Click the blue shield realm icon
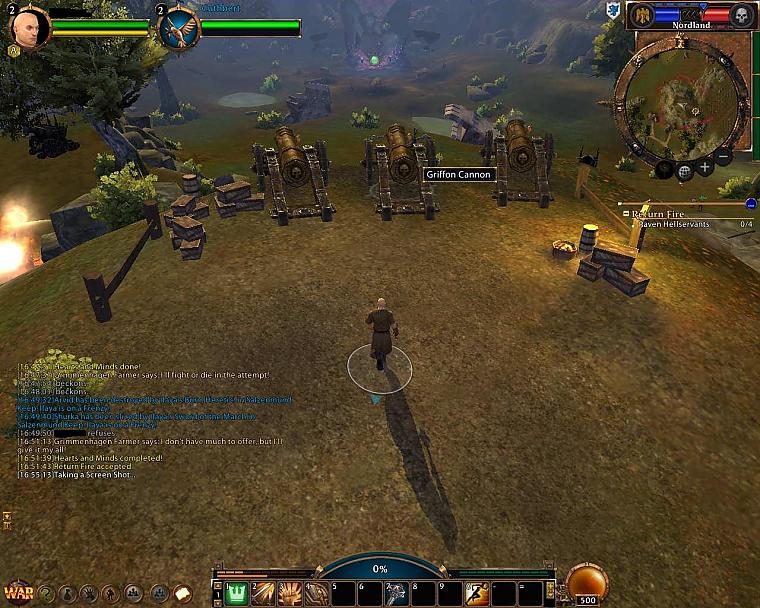 coord(612,11)
